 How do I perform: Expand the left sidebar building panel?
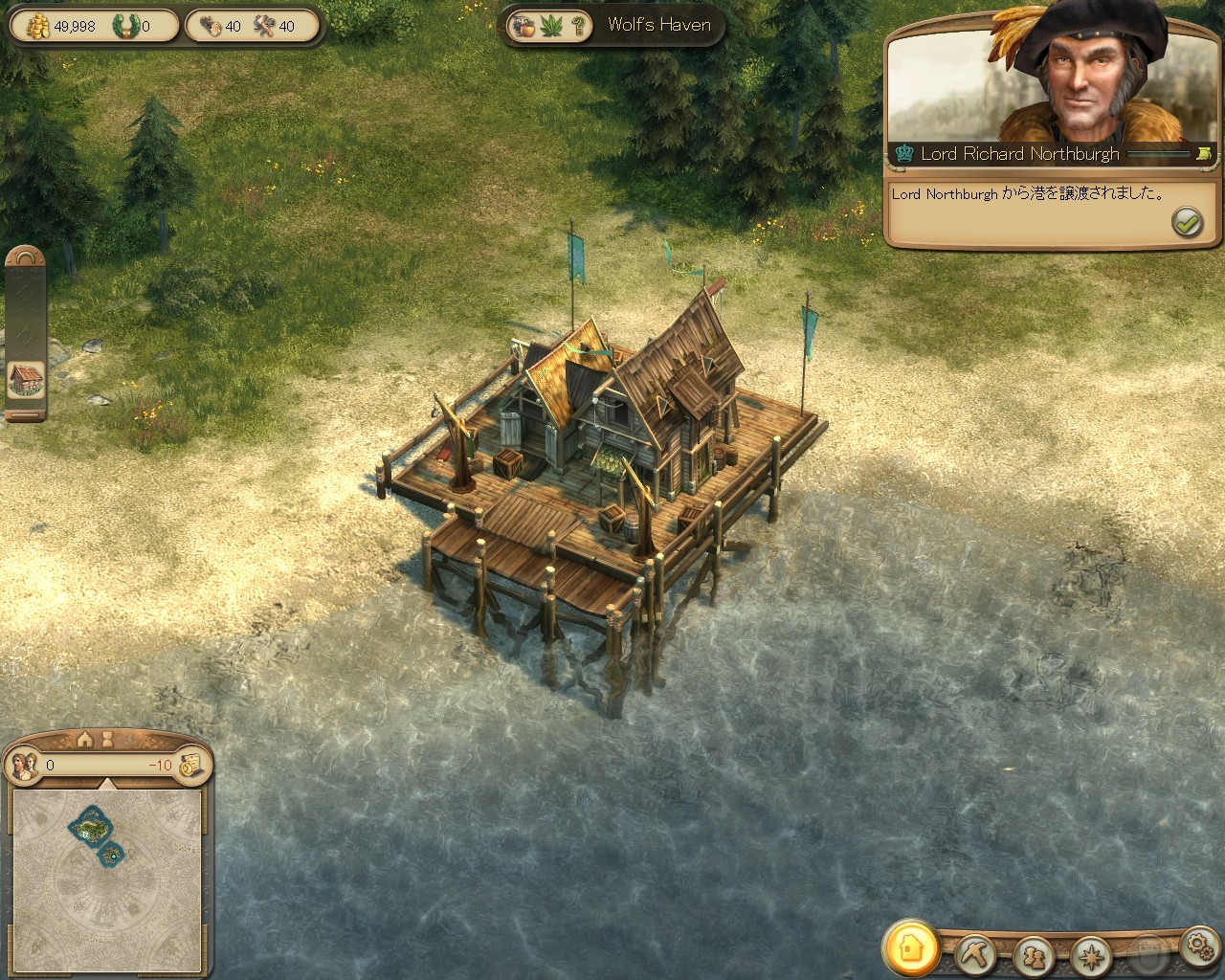[x=24, y=380]
